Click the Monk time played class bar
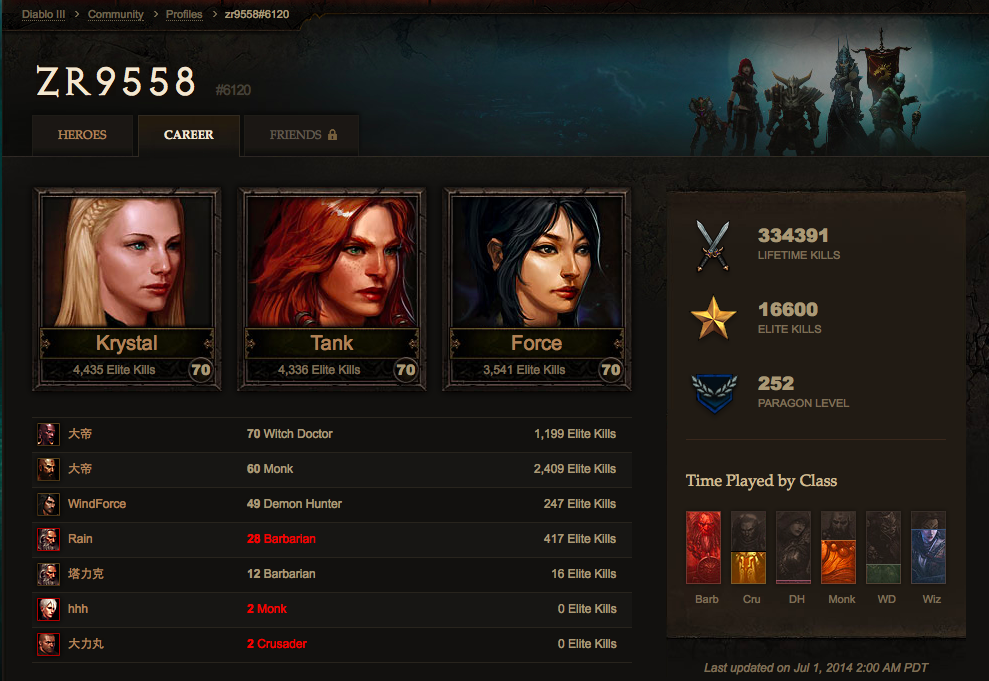 [838, 548]
